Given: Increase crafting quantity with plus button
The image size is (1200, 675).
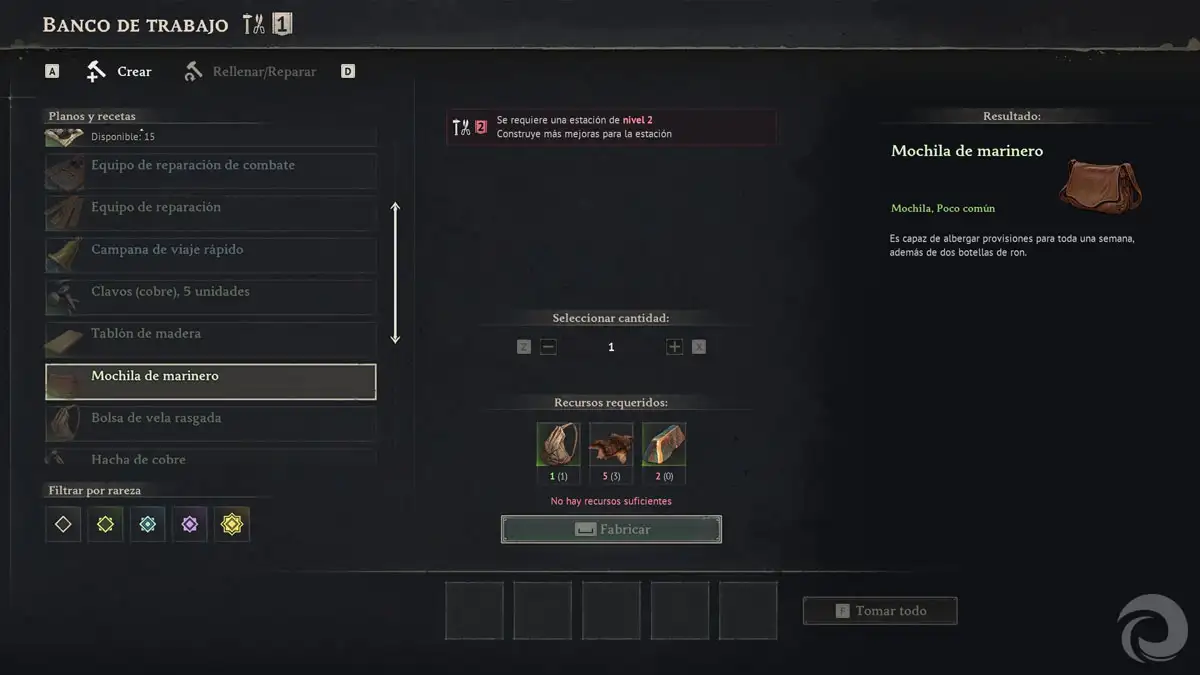Looking at the screenshot, I should pyautogui.click(x=674, y=347).
